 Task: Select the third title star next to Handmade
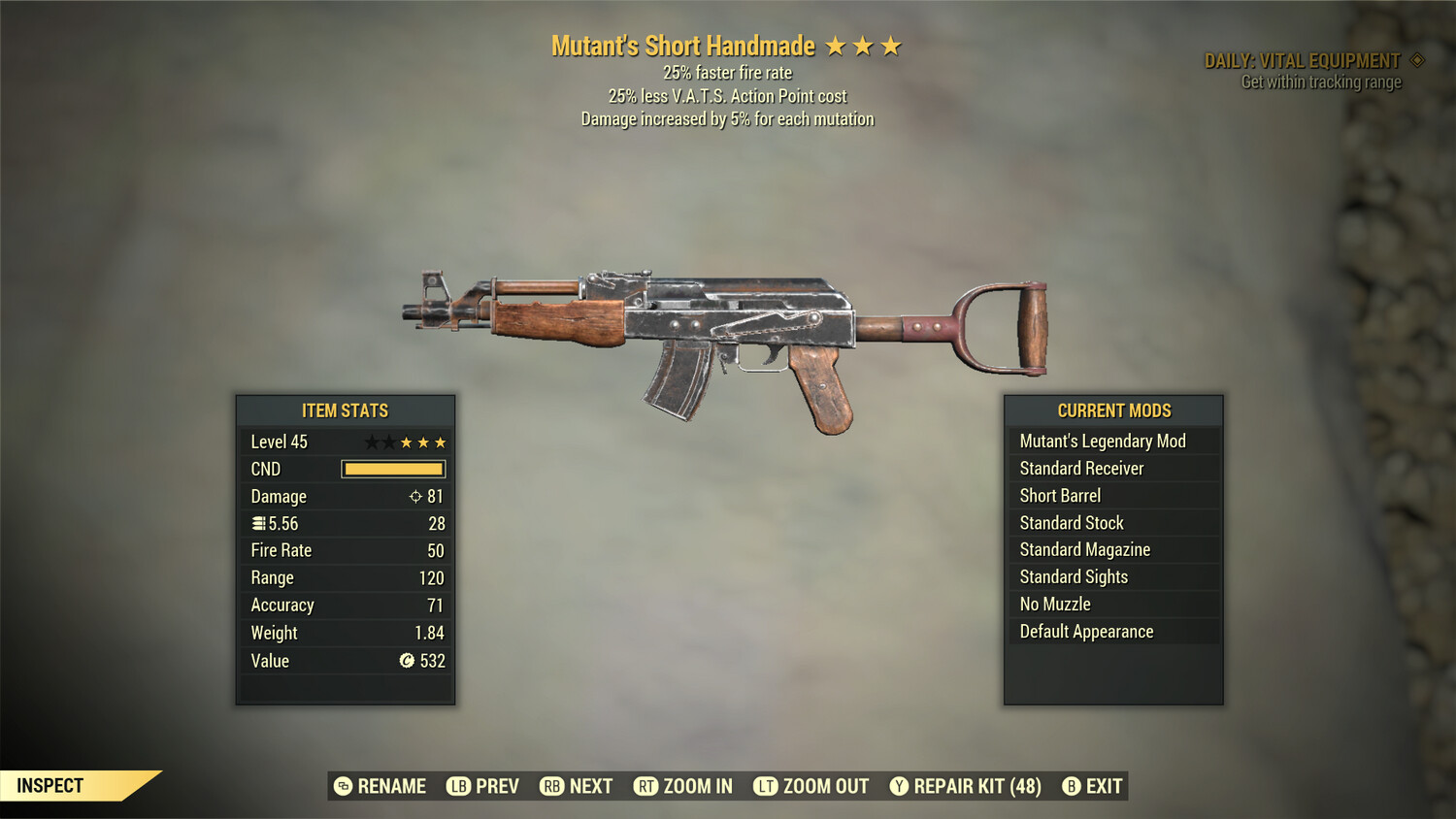click(x=889, y=45)
